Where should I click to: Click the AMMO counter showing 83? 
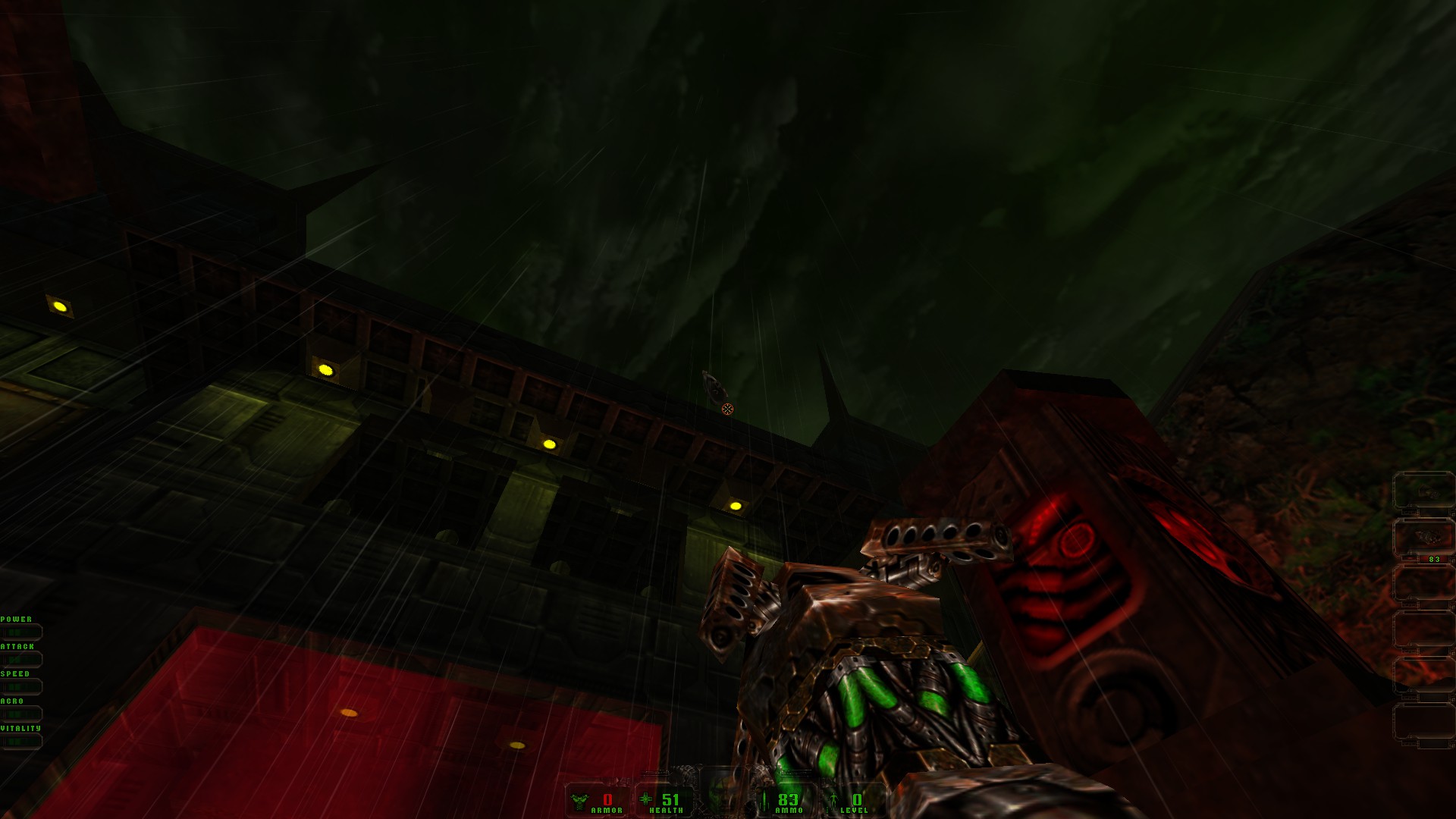789,799
